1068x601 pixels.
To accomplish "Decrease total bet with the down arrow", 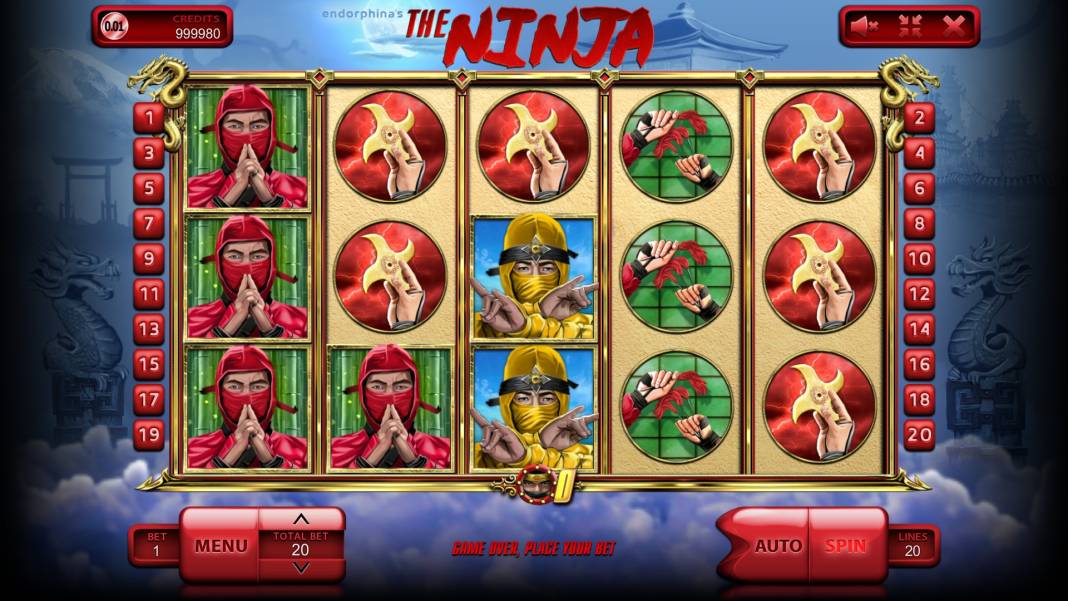I will point(301,568).
